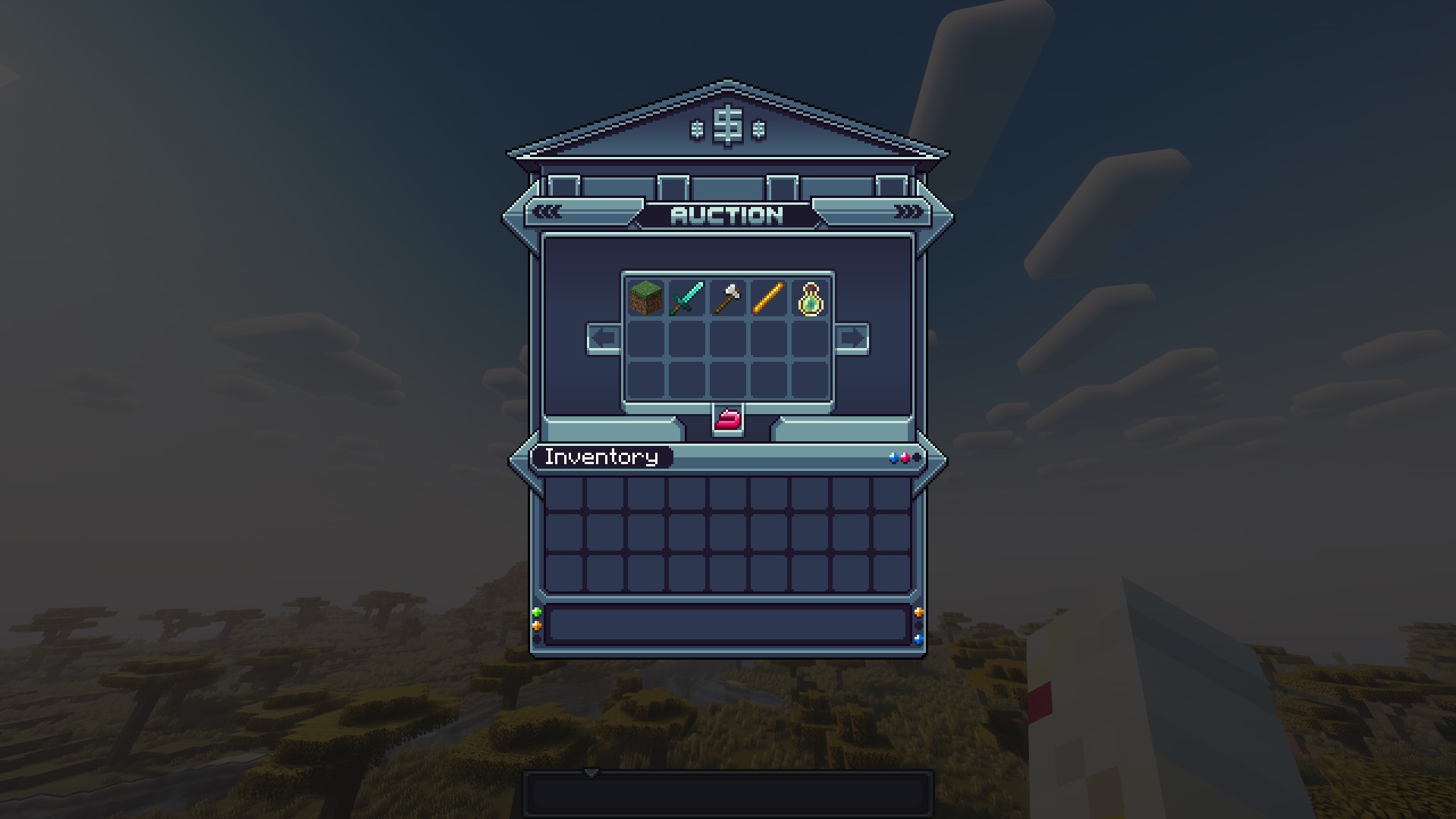Click the experience bottle auction item

[x=810, y=298]
